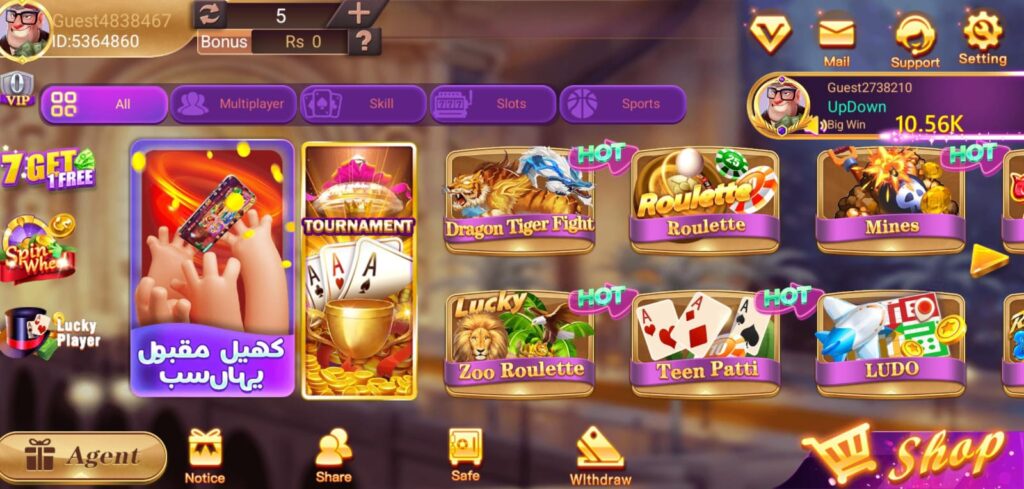Launch the Dragon Tiger Fight game
The width and height of the screenshot is (1024, 489).
(519, 200)
